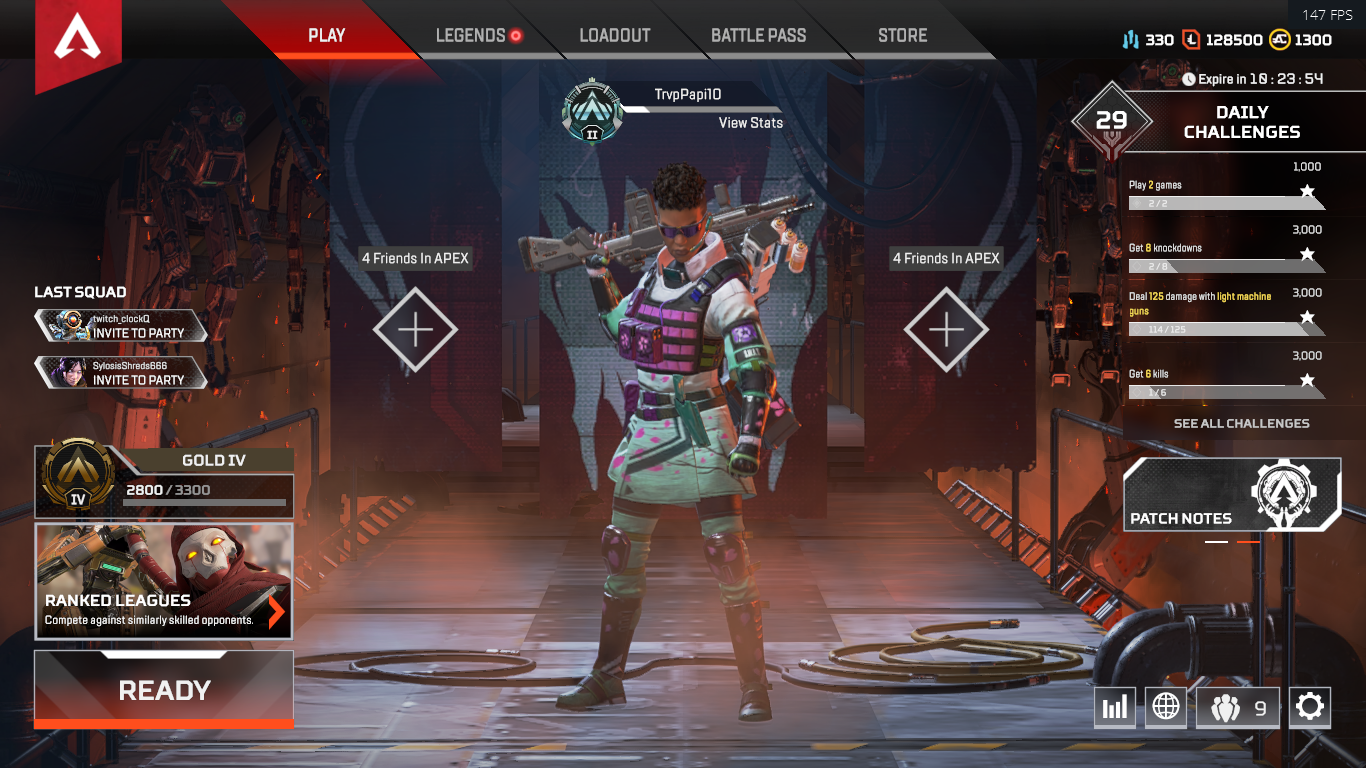This screenshot has width=1366, height=768.
Task: Choose the Ranked Leagues game mode tile
Action: 164,581
